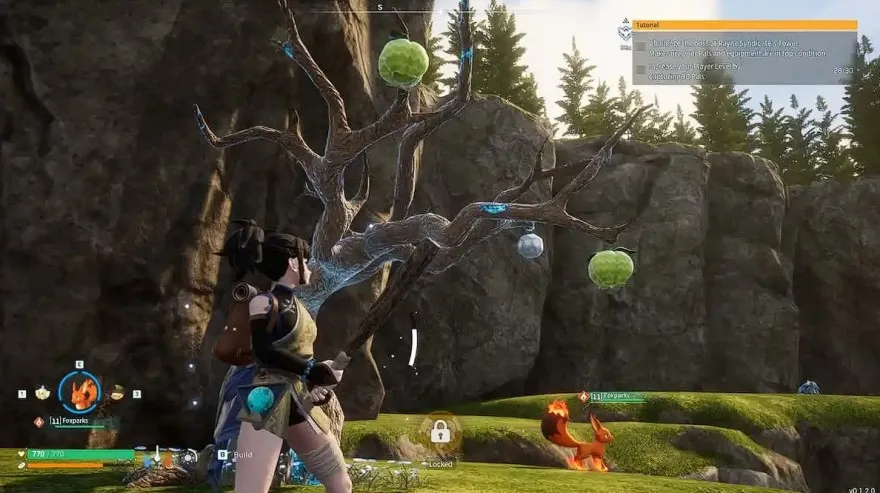Open the Build menu label
This screenshot has width=880, height=493.
(241, 453)
